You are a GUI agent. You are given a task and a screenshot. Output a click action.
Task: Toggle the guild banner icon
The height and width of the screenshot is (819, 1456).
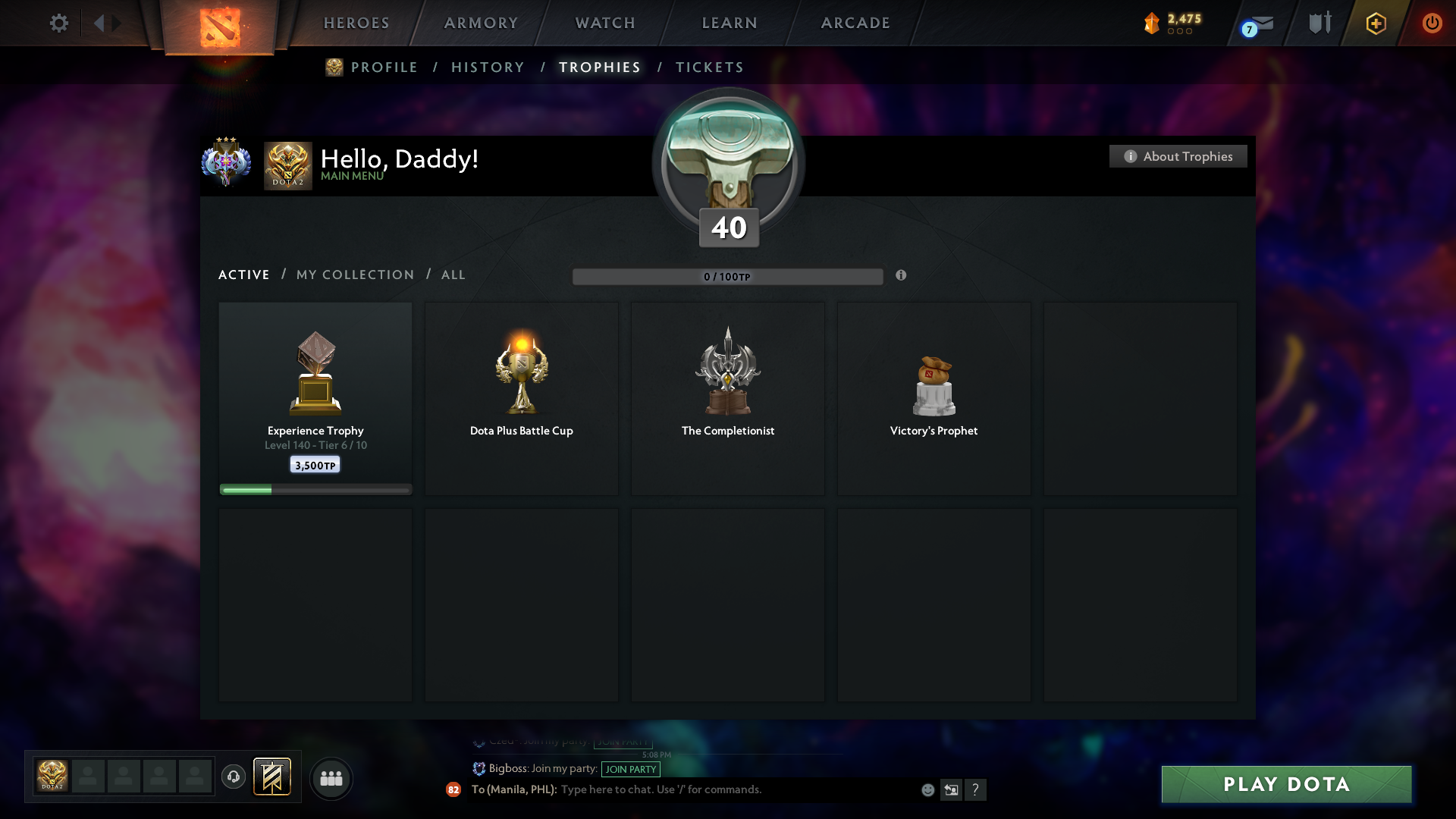pyautogui.click(x=273, y=777)
